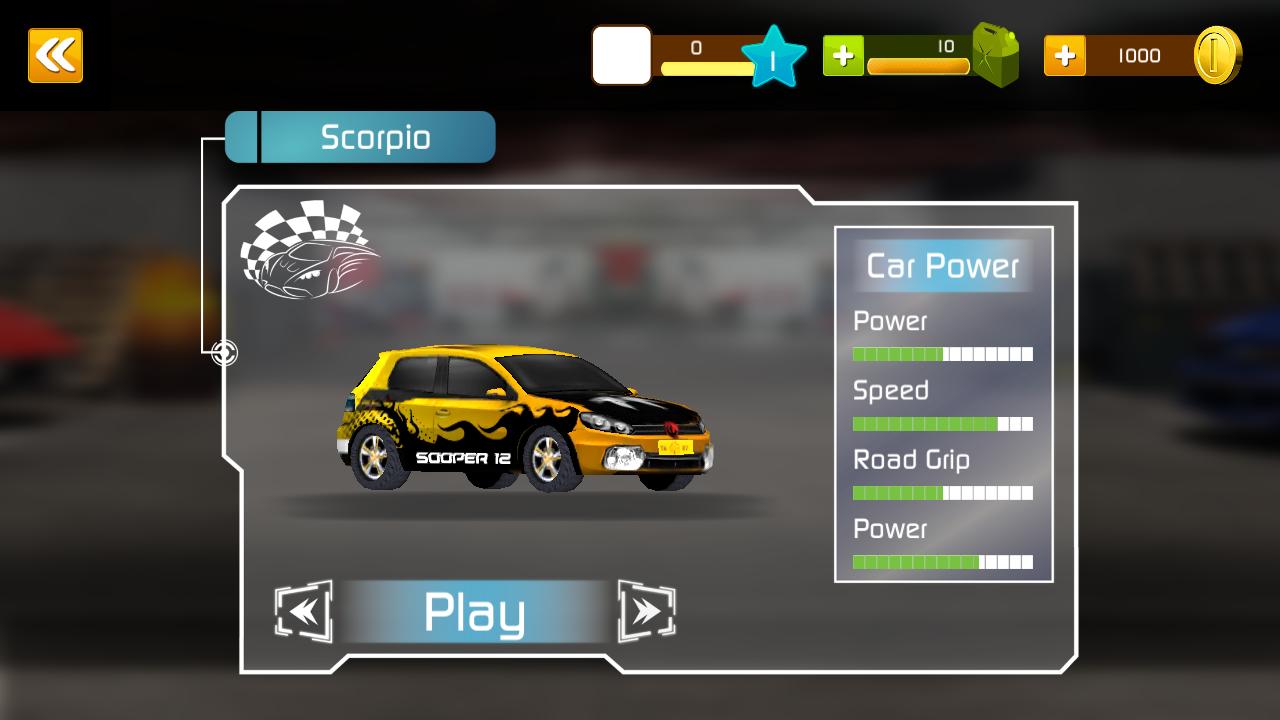Open the Car Power panel header

(941, 266)
